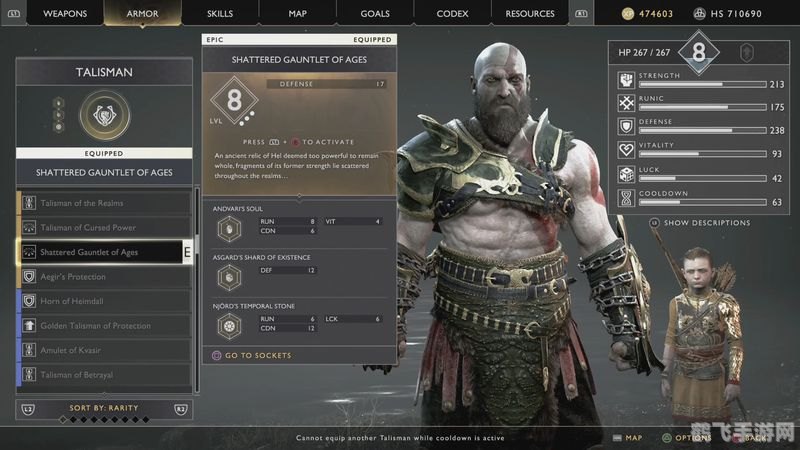Pick Talisman of Betrayal

(x=104, y=375)
